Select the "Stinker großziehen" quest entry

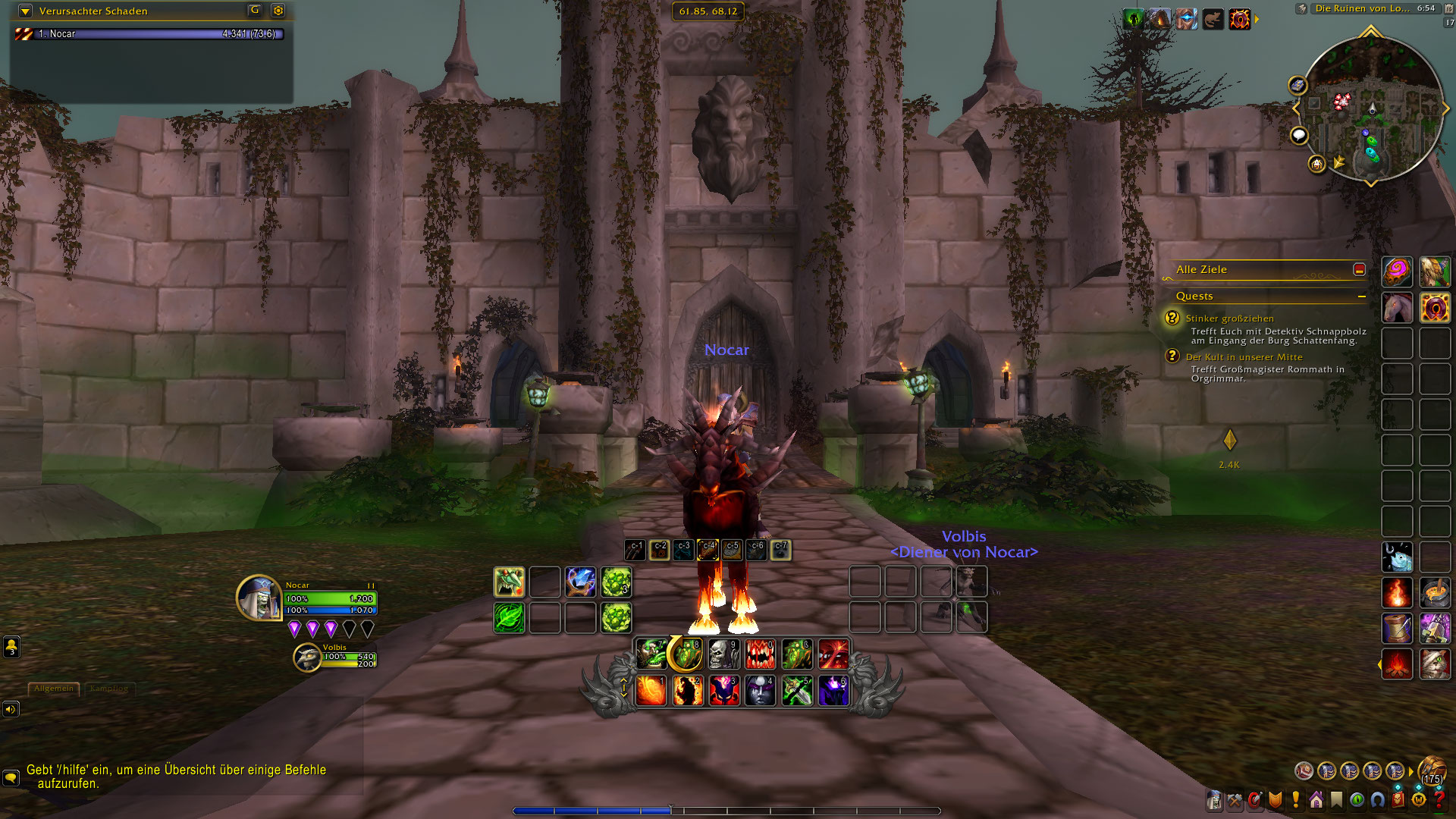pyautogui.click(x=1229, y=318)
